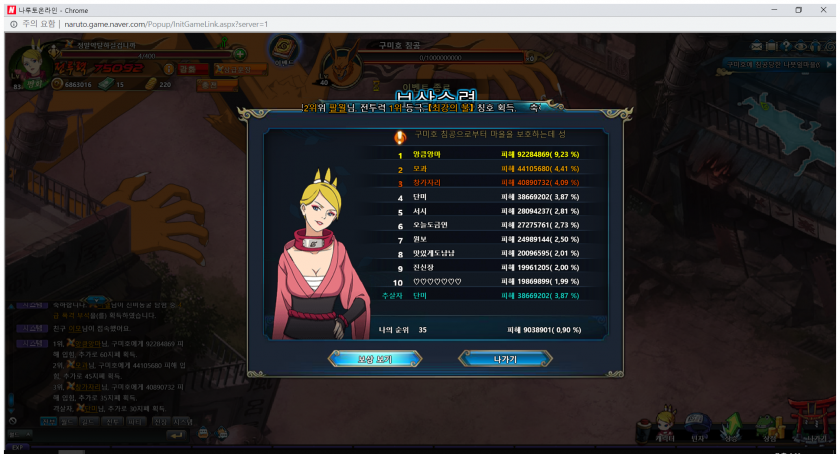840x454 pixels.
Task: Switch to the 시스템 chat tab
Action: (x=181, y=422)
